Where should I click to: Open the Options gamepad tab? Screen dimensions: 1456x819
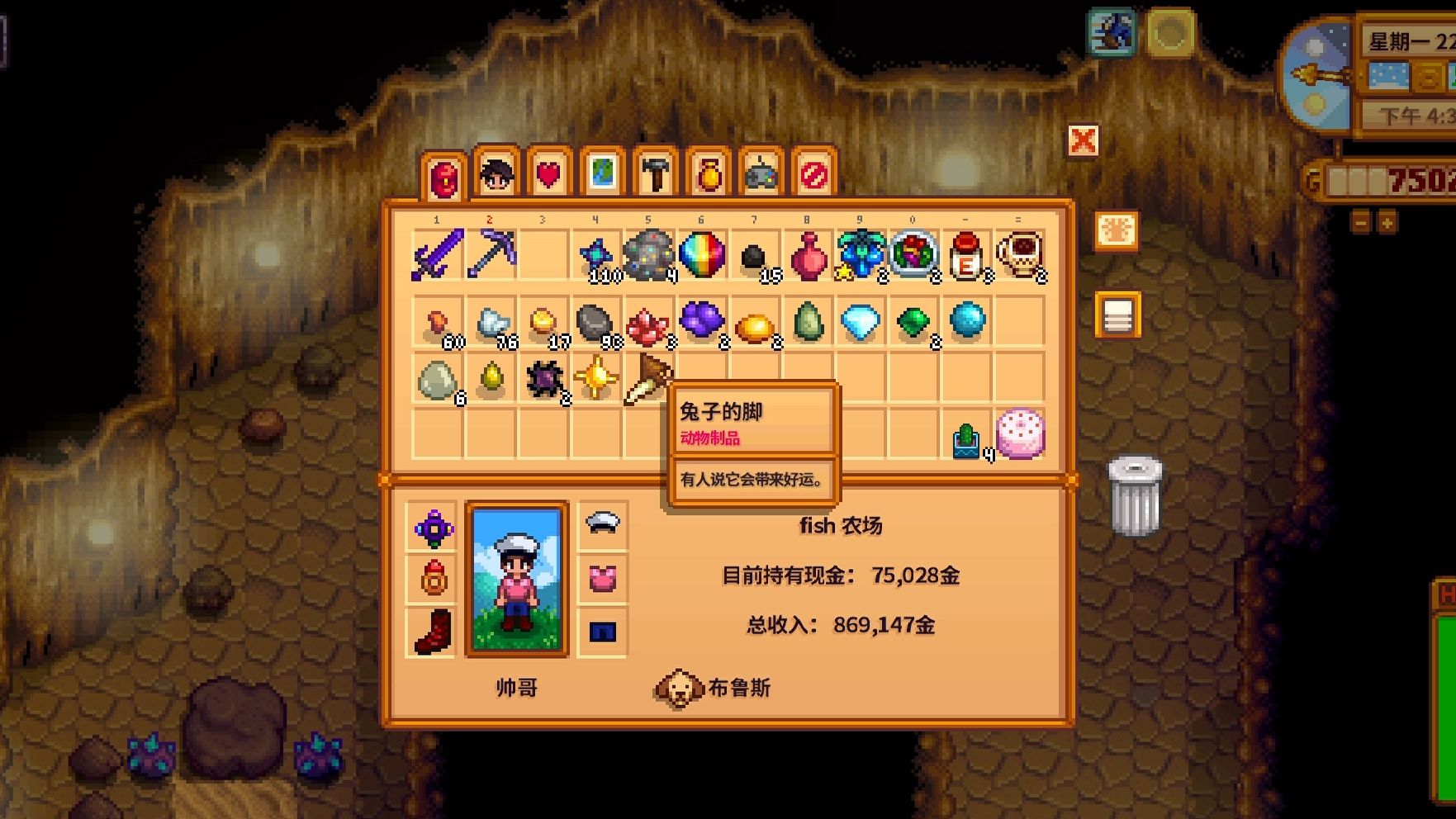761,174
